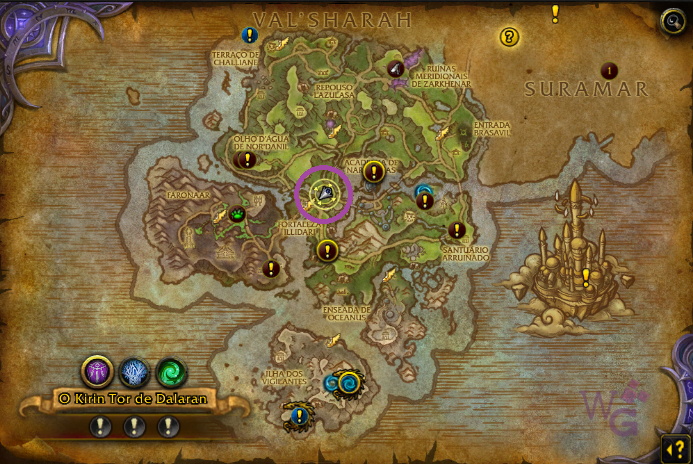Select the blue quest marker near Terraço de Challiane

tap(250, 35)
